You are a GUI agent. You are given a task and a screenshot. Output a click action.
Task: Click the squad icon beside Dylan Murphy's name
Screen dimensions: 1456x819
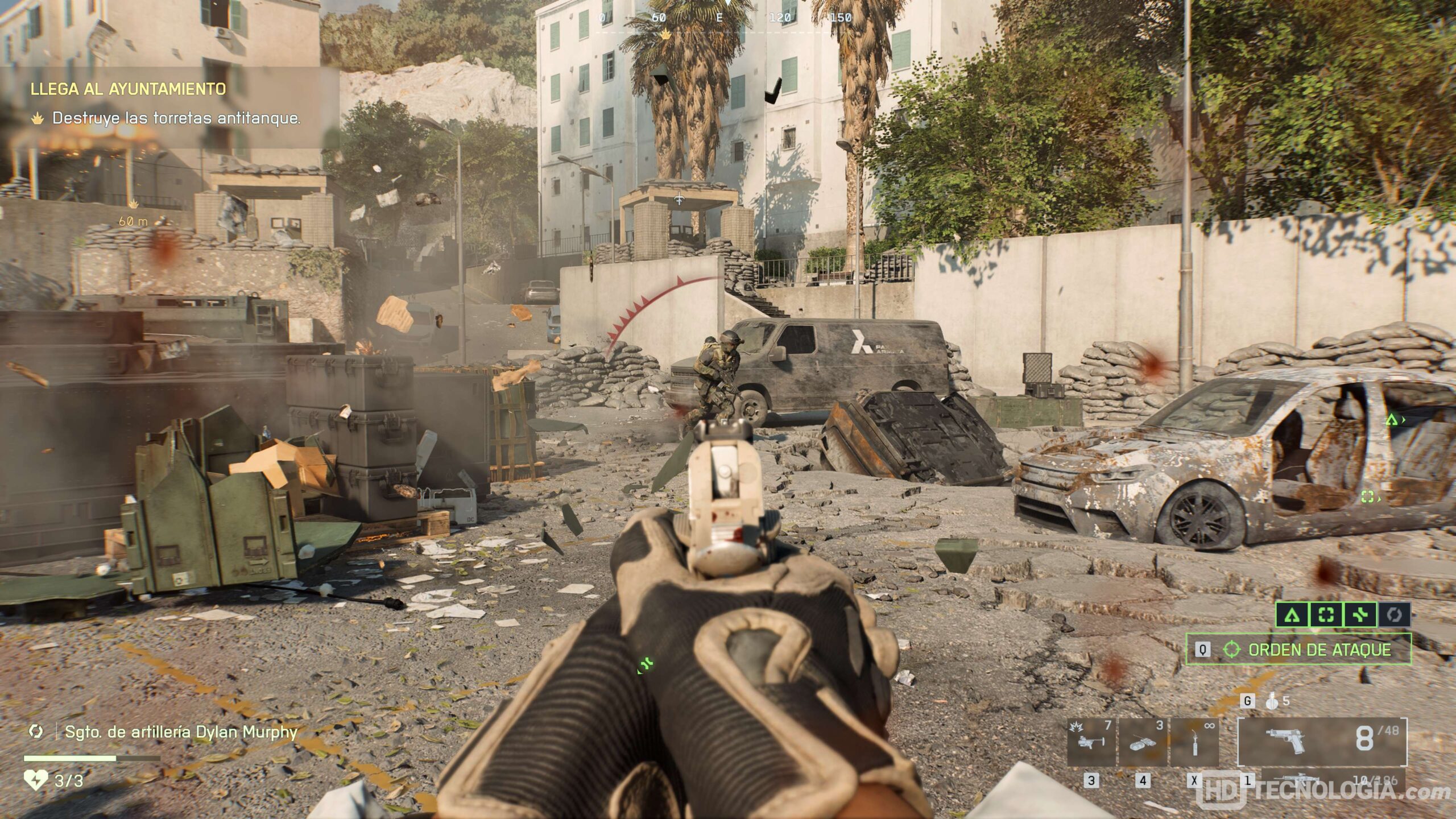click(36, 731)
